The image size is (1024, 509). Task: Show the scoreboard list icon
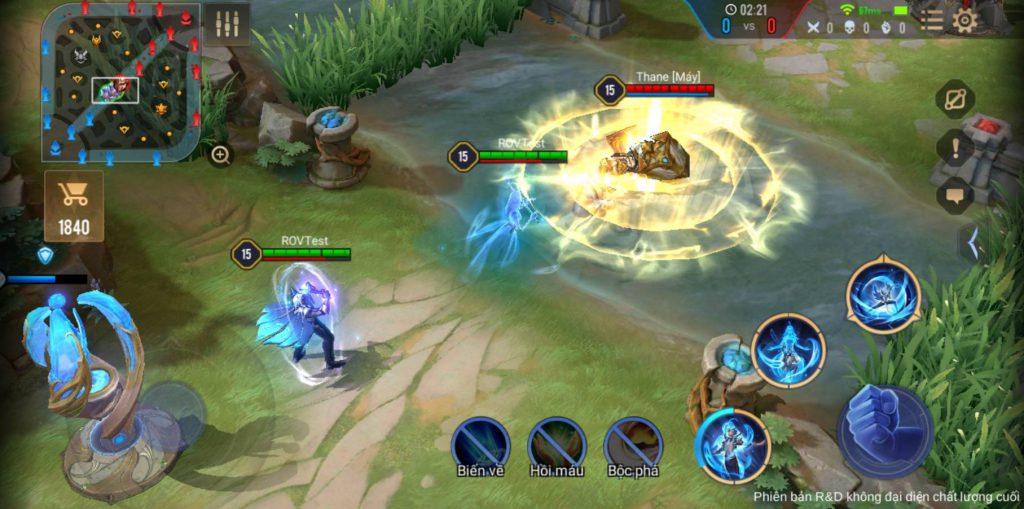[x=932, y=20]
